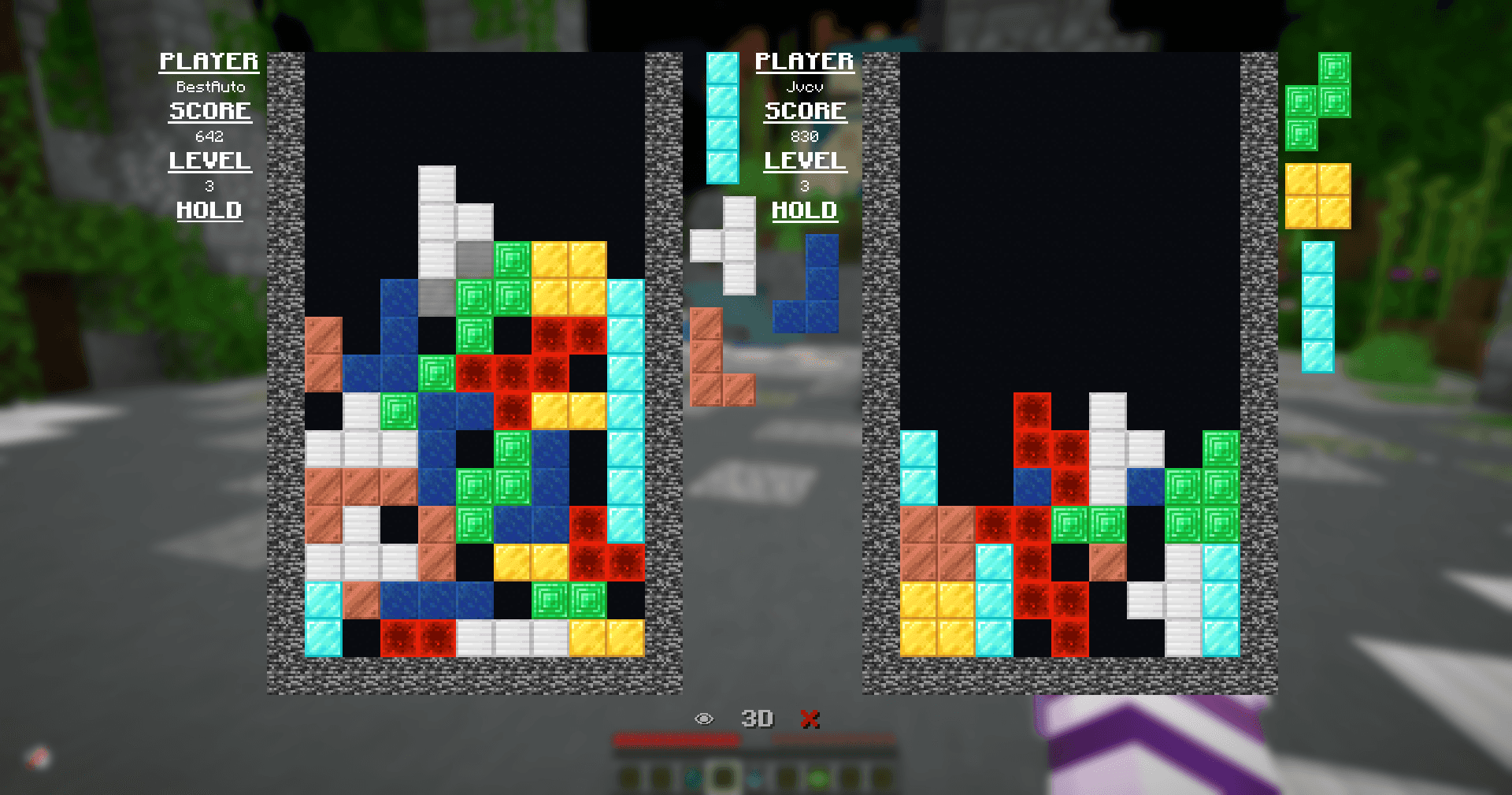Open player name Jvcv above the right board
This screenshot has height=795, width=1512.
click(x=804, y=87)
